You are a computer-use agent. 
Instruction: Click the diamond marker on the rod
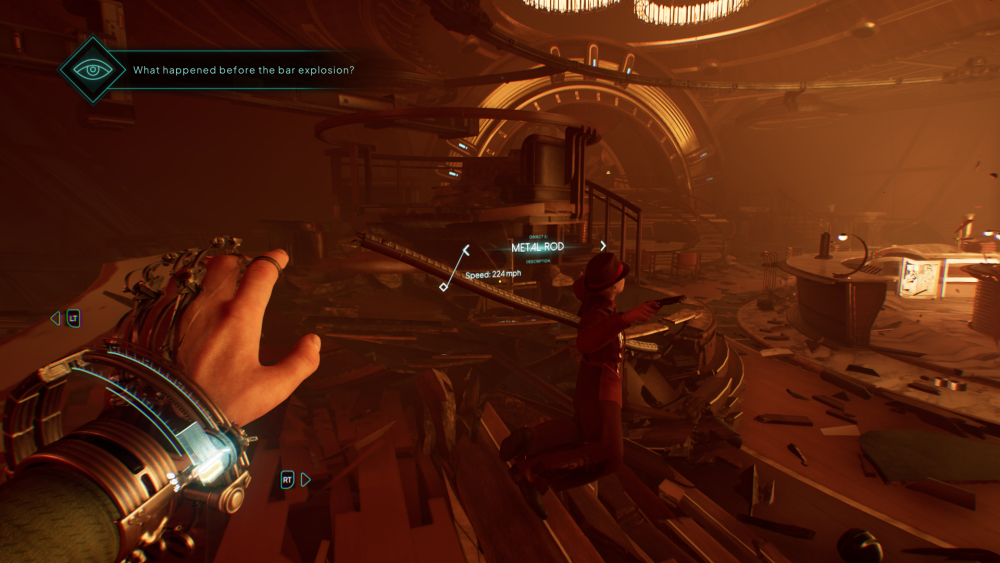pyautogui.click(x=444, y=287)
